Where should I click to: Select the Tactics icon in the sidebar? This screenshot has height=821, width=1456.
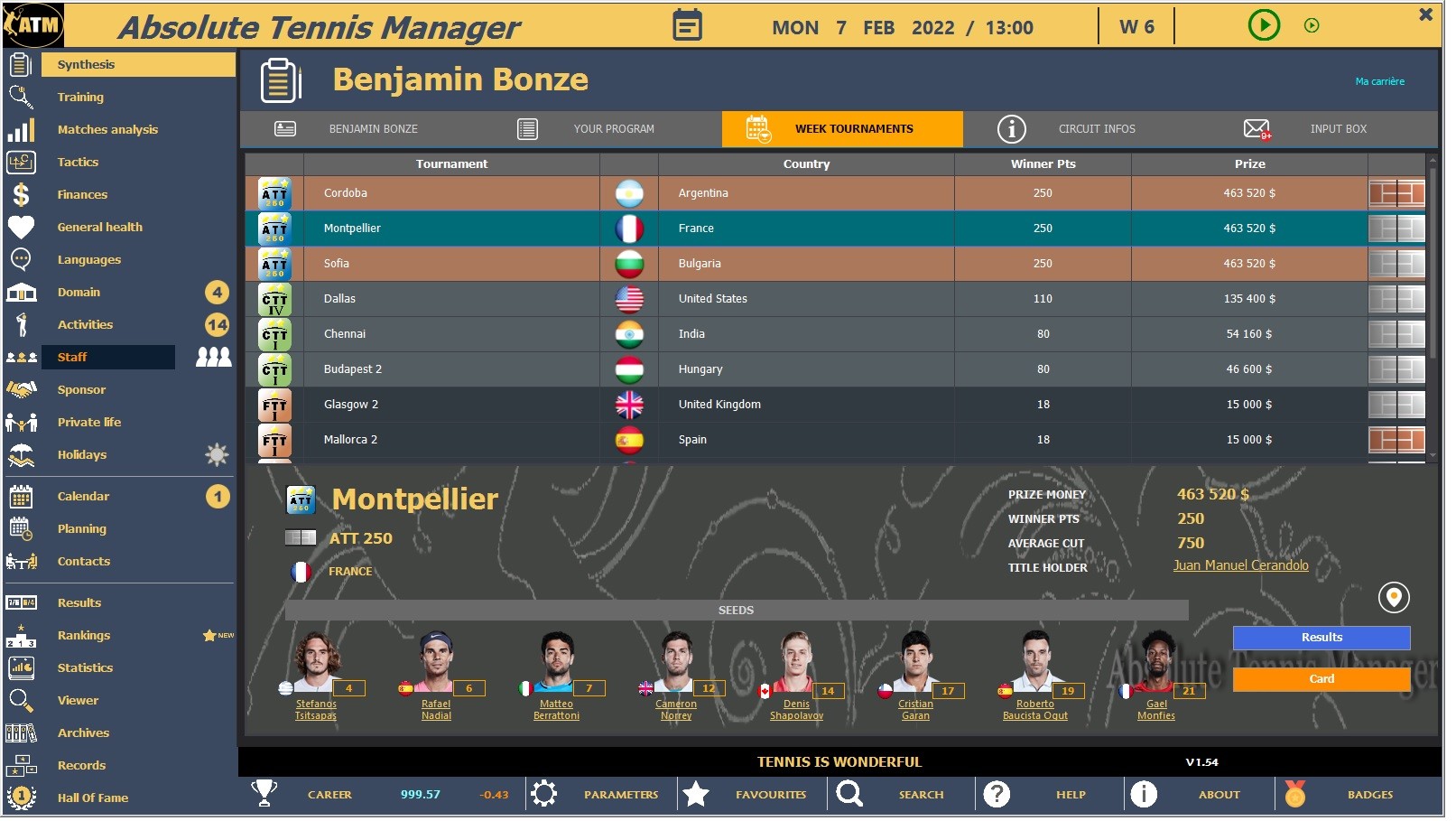point(22,162)
